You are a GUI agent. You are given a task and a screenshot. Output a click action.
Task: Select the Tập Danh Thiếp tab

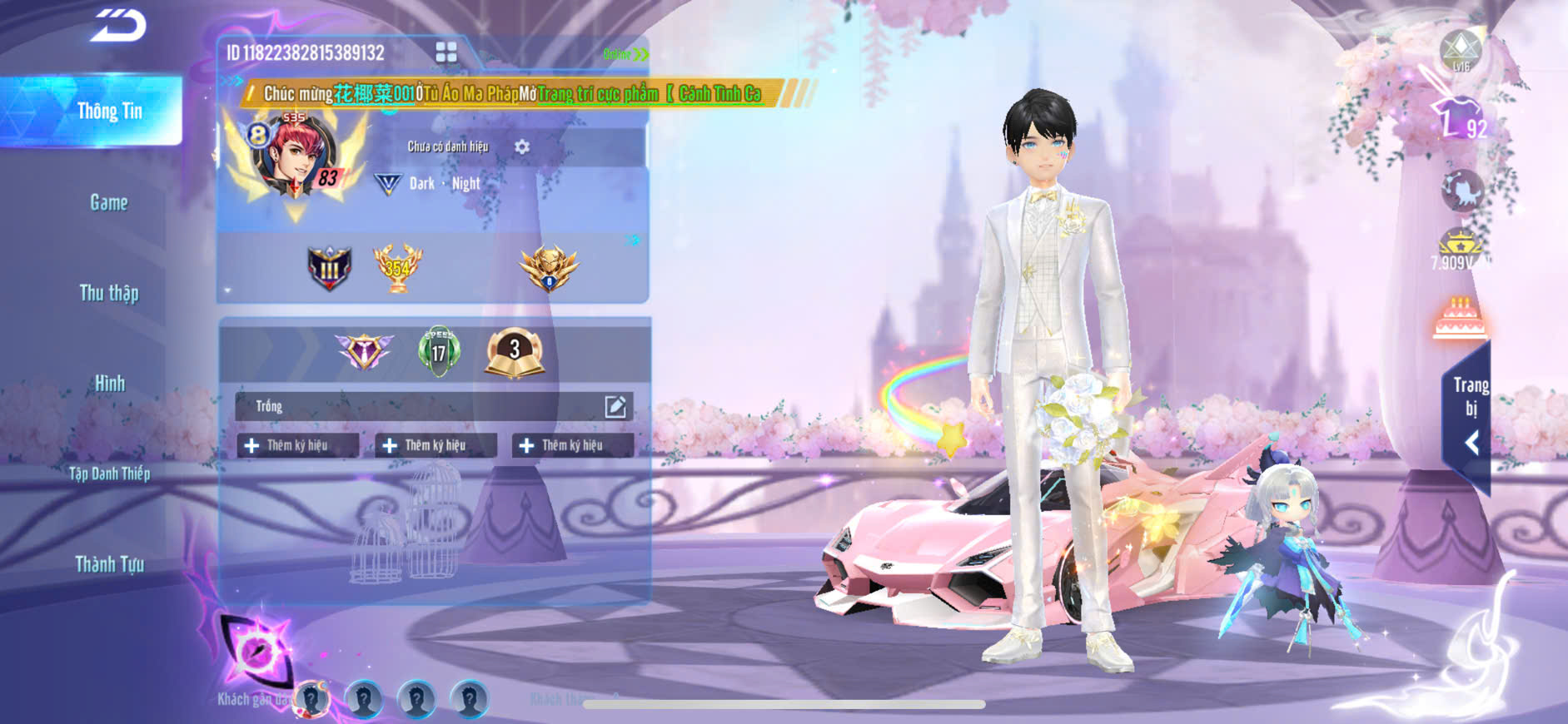tap(109, 474)
